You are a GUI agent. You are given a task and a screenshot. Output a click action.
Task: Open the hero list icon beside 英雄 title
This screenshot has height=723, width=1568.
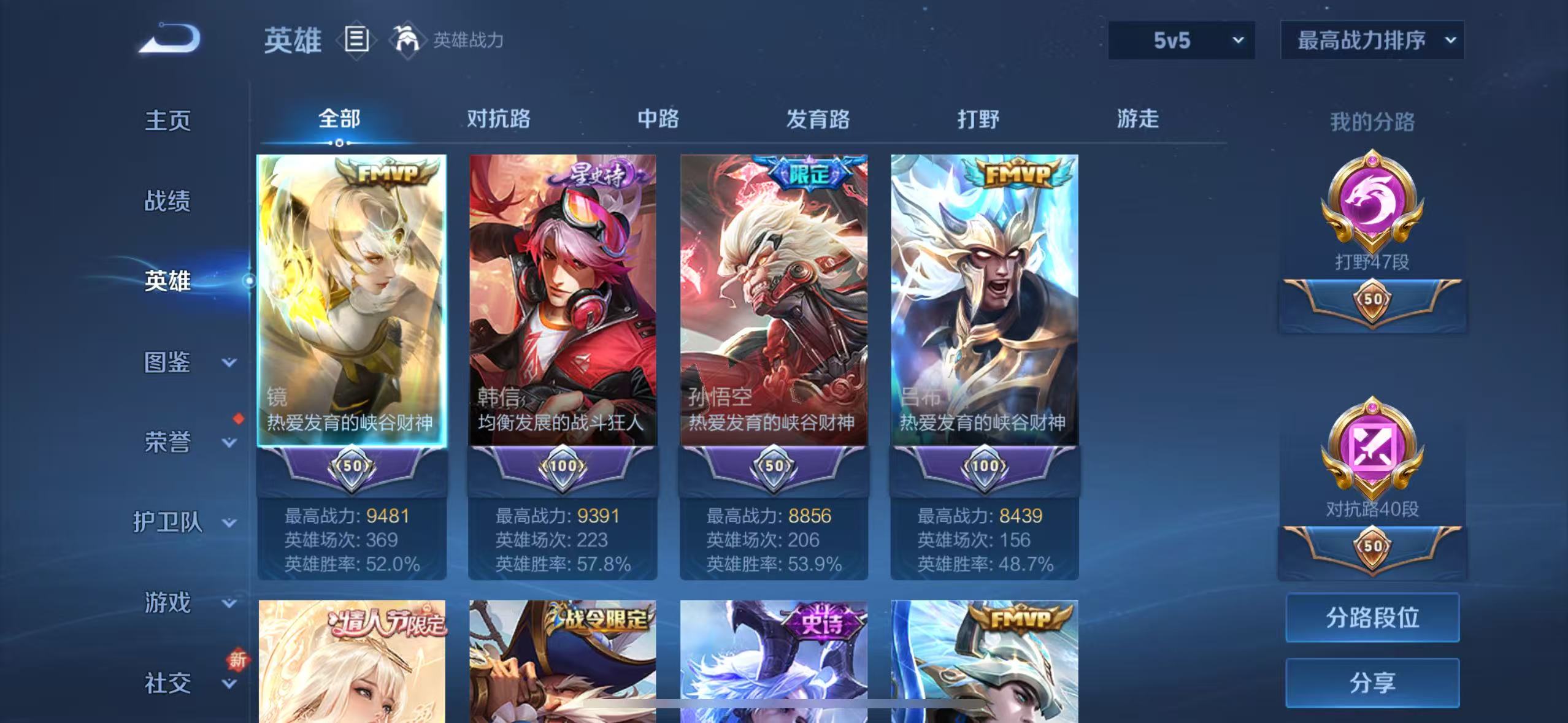click(357, 40)
